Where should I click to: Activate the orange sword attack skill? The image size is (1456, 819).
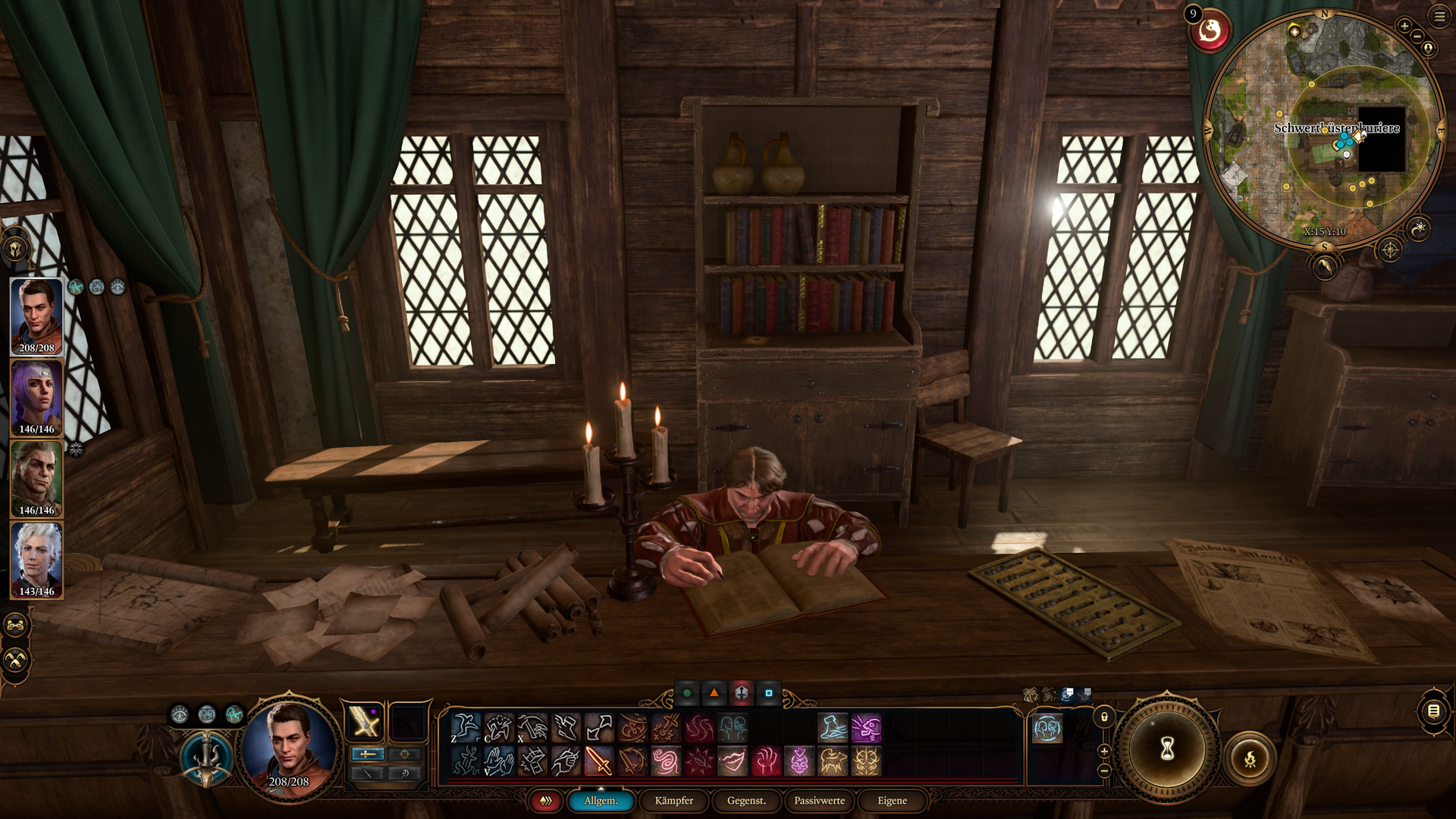click(x=598, y=761)
